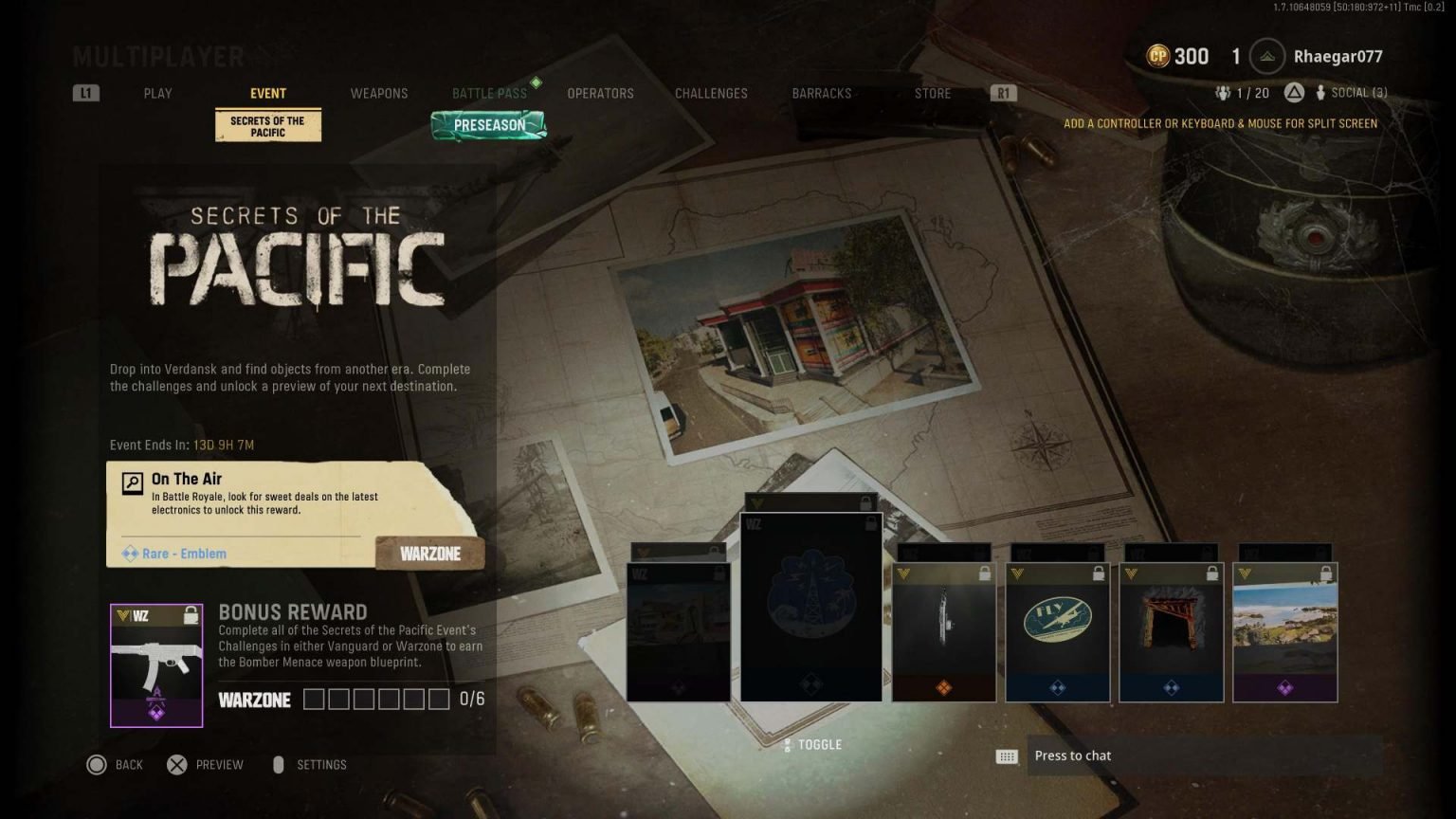
Task: Select the Secrets of the Pacific event sub-tab
Action: click(268, 126)
